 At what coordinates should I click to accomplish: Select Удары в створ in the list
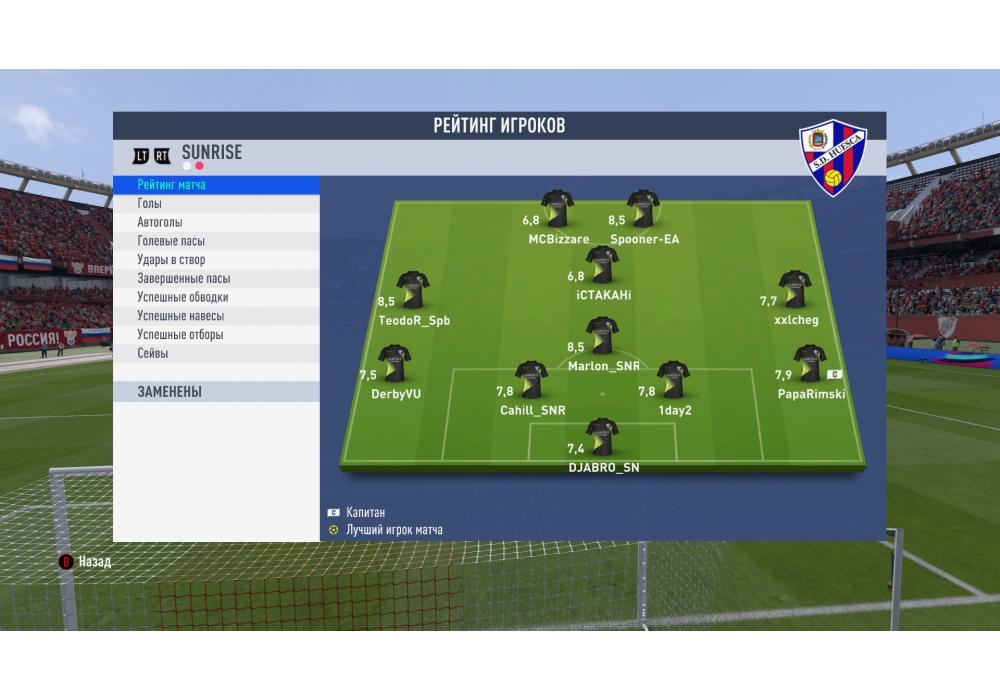(x=216, y=260)
